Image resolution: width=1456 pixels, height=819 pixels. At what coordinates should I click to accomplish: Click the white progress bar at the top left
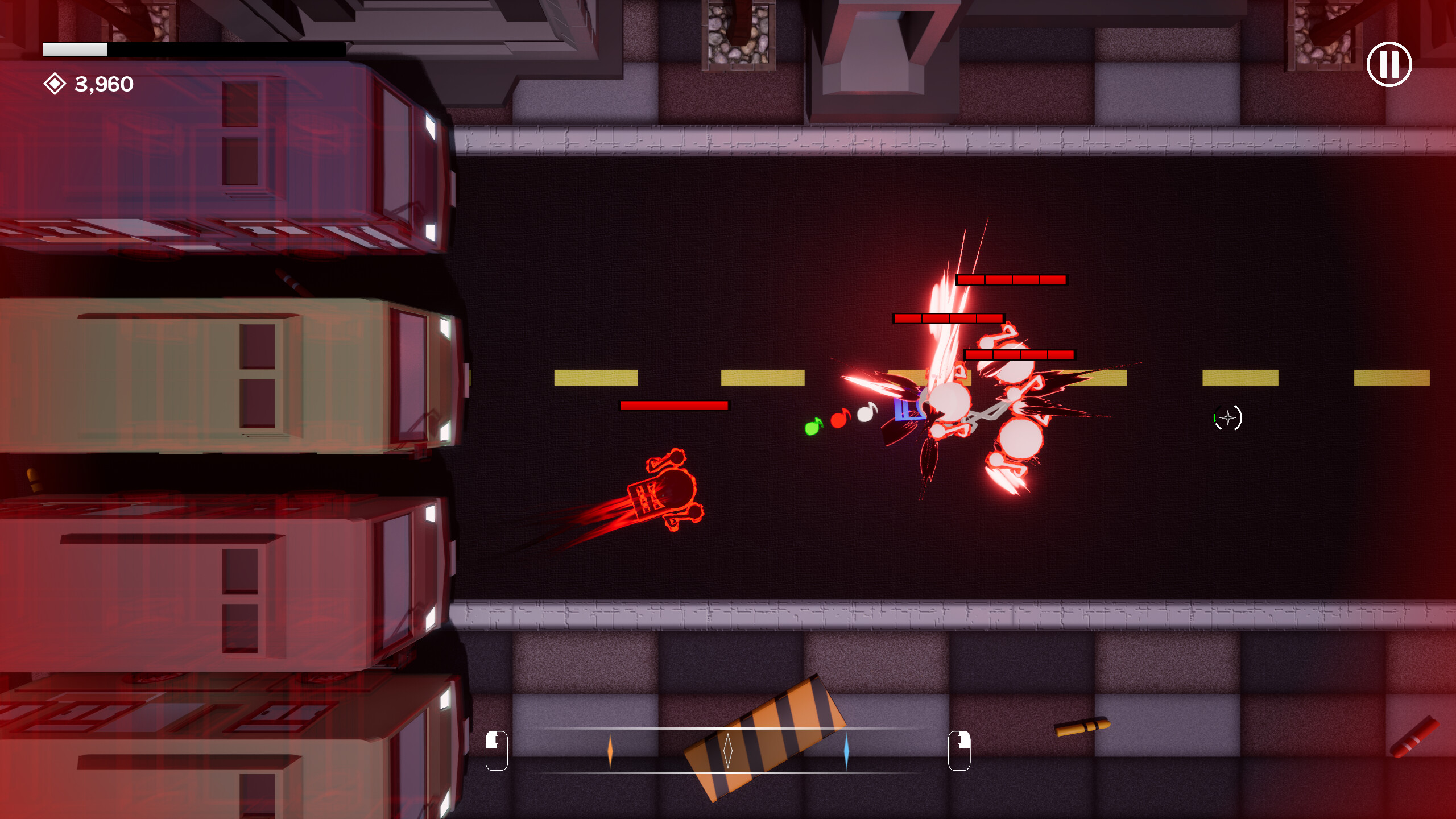[76, 50]
